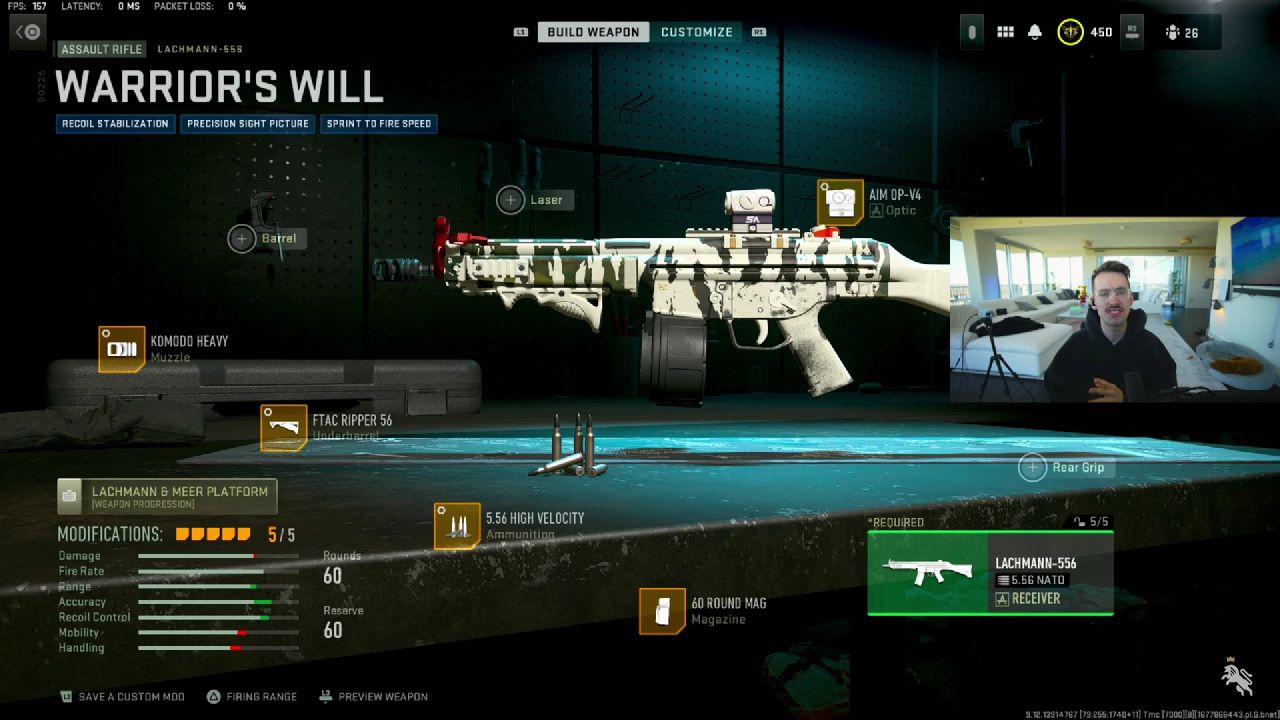Image resolution: width=1280 pixels, height=720 pixels.
Task: Open the Lachmann-556 receiver panel
Action: [x=990, y=571]
